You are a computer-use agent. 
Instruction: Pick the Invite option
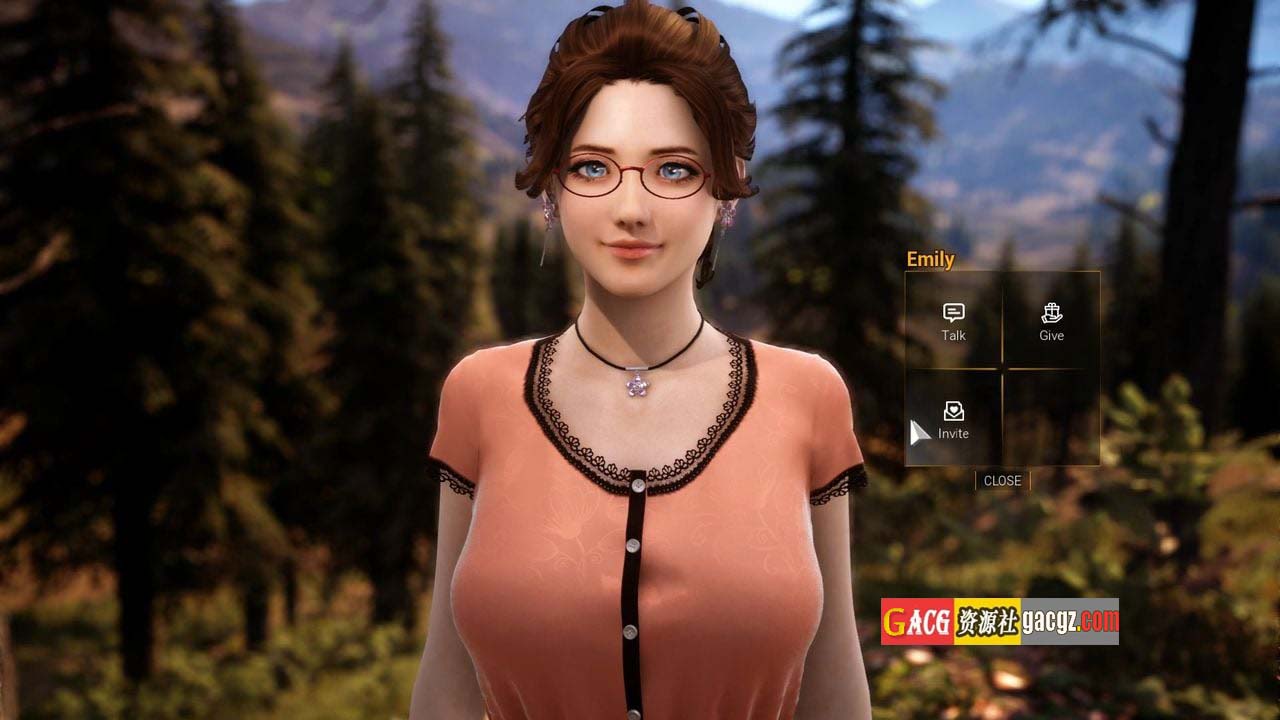click(953, 419)
